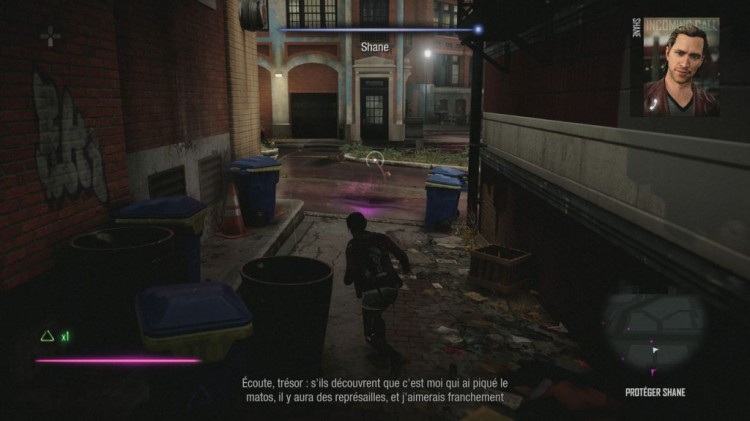Click Shane's incoming call portrait
Screen dimensions: 750x421
681,66
